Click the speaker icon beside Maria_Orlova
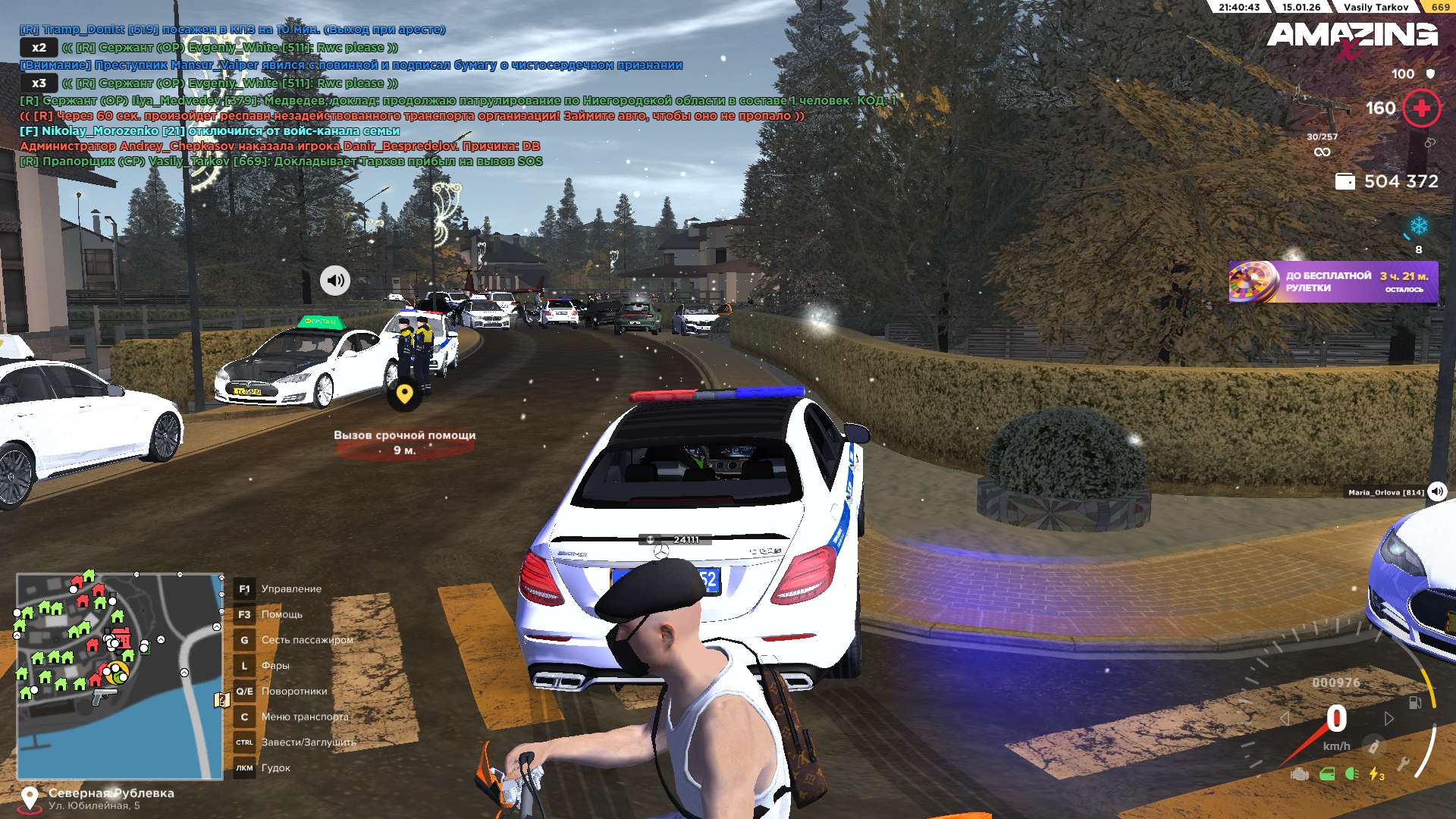 1437,491
